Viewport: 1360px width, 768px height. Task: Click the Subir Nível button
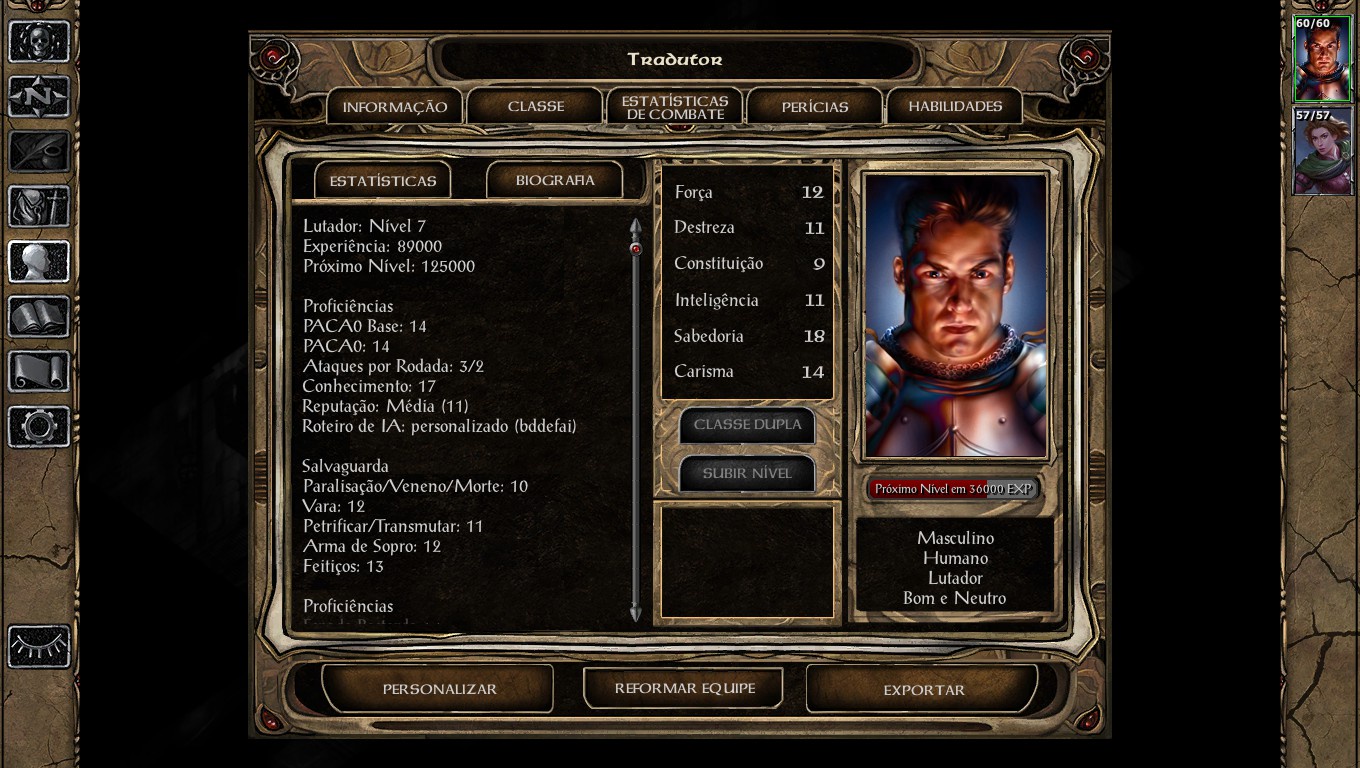tap(747, 473)
